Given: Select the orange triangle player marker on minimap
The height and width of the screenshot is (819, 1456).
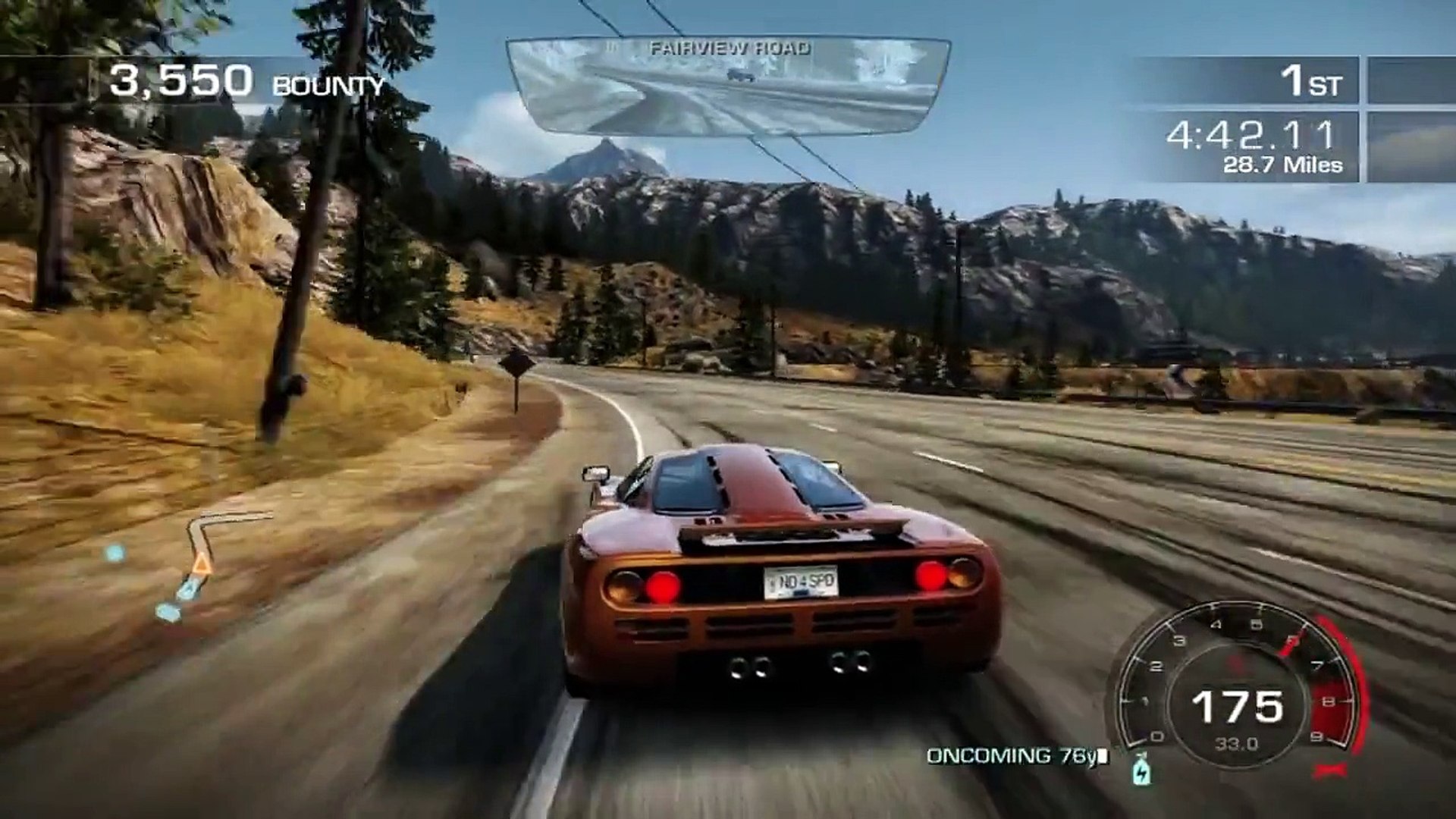Looking at the screenshot, I should click(x=201, y=563).
